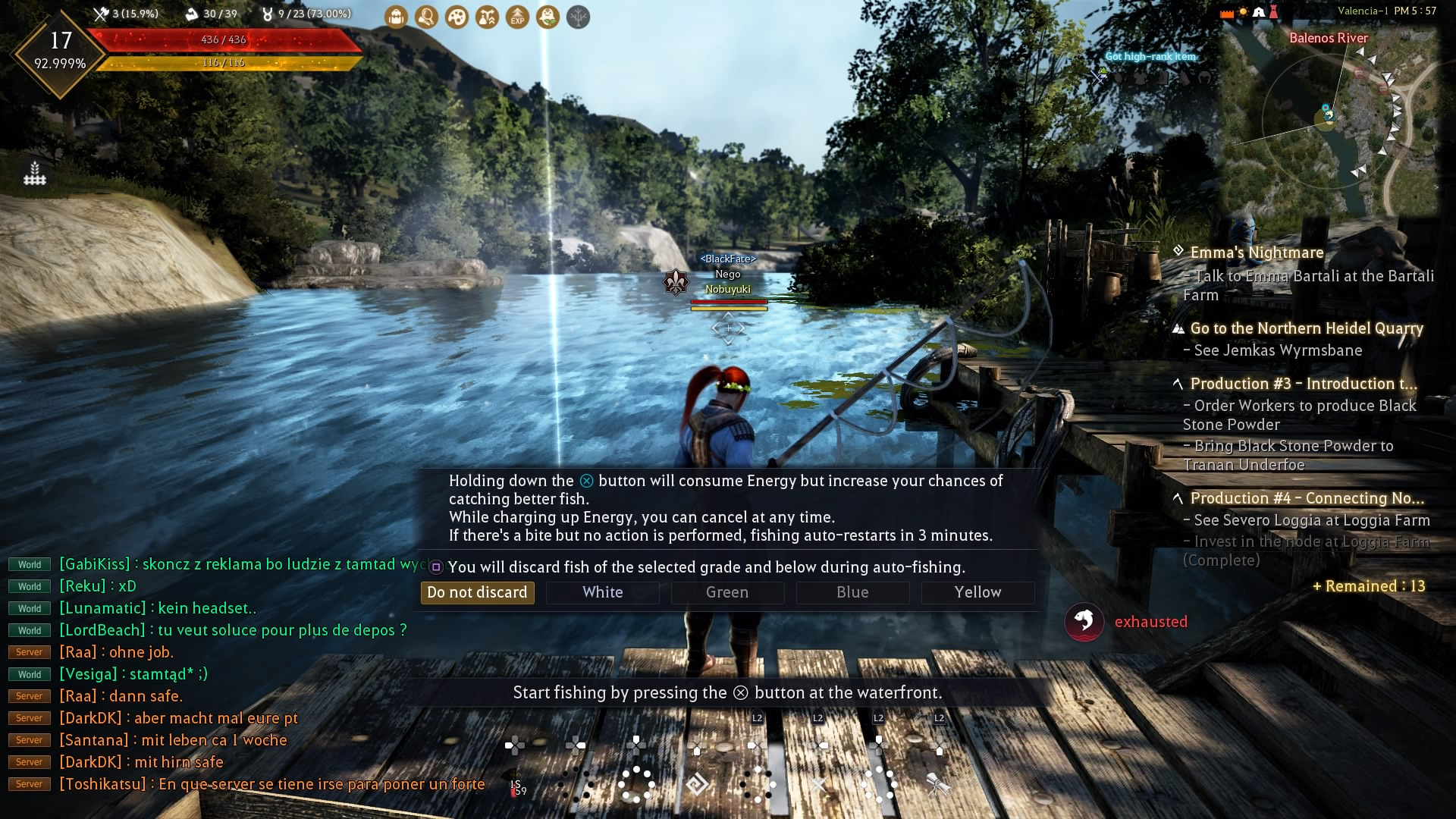Select the Northern Heidel Quarry quest entry
Image resolution: width=1456 pixels, height=819 pixels.
coord(1306,328)
